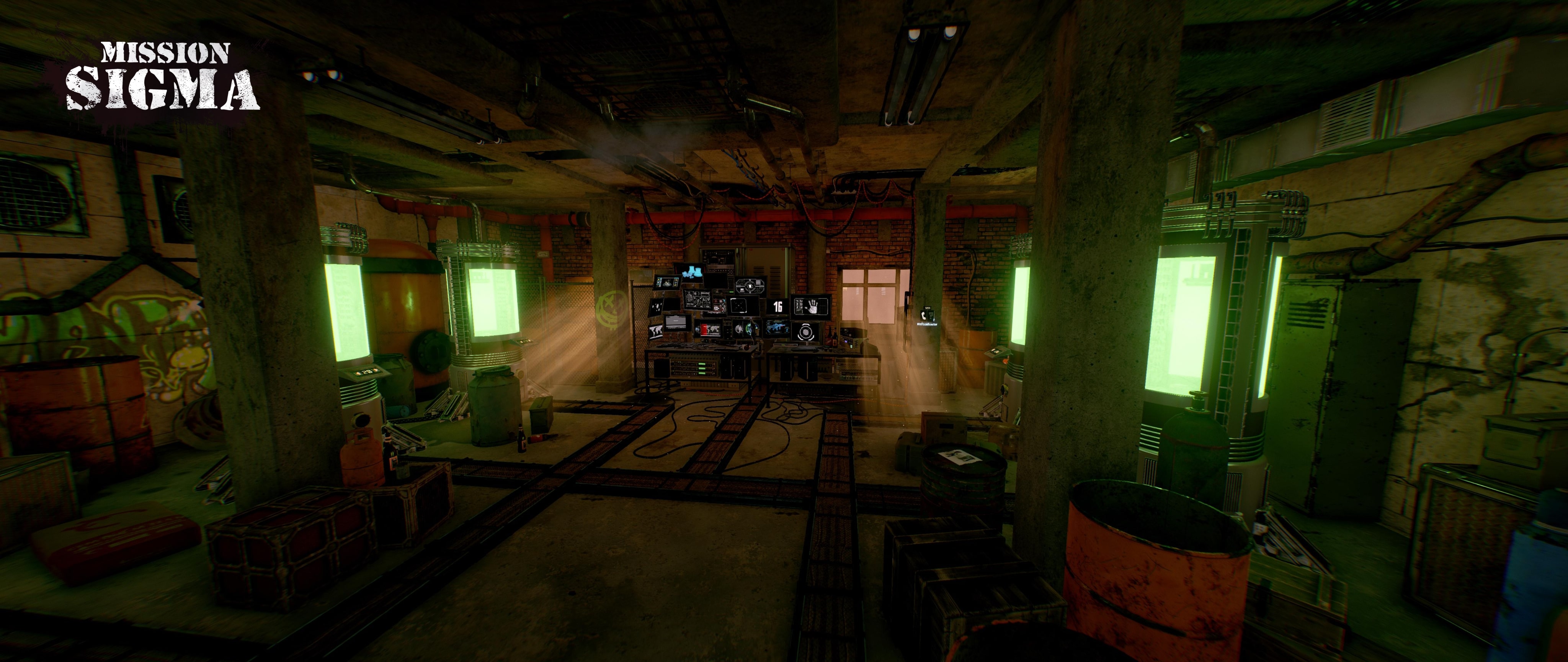The width and height of the screenshot is (1568, 662).
Task: Select the question mark marker icon
Action: tap(931, 315)
